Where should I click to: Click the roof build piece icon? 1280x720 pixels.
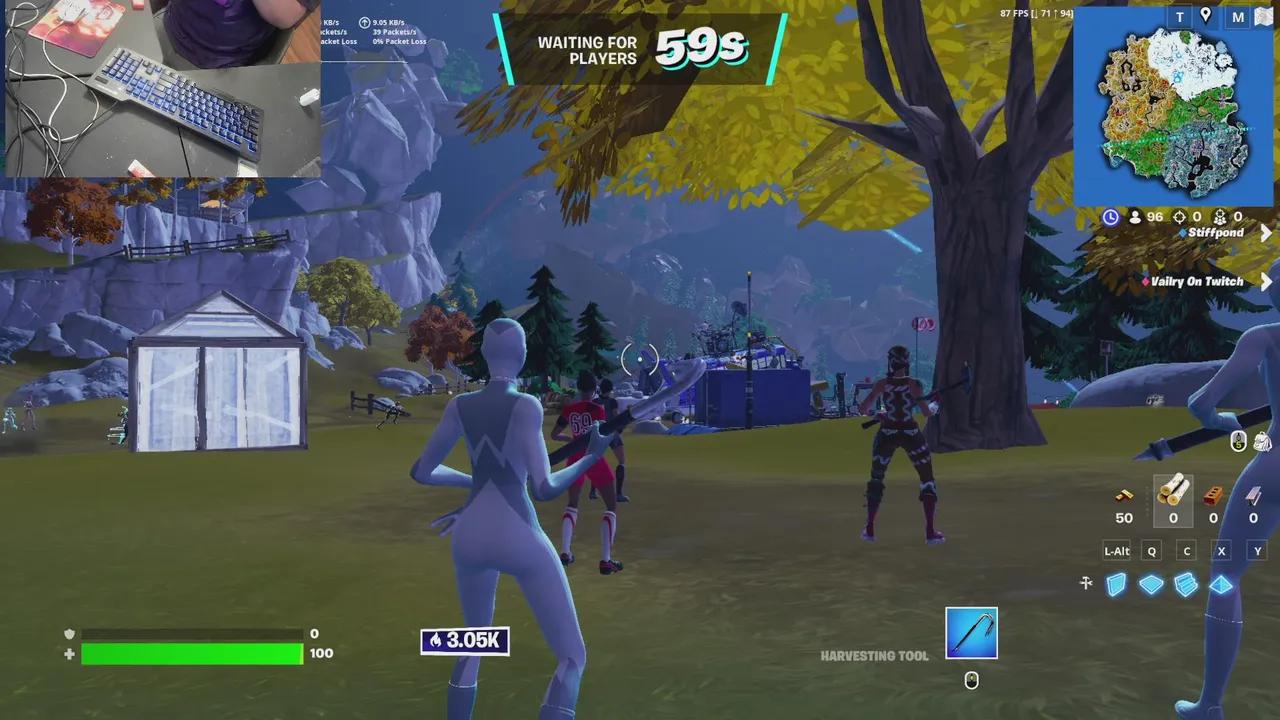[x=1221, y=586]
